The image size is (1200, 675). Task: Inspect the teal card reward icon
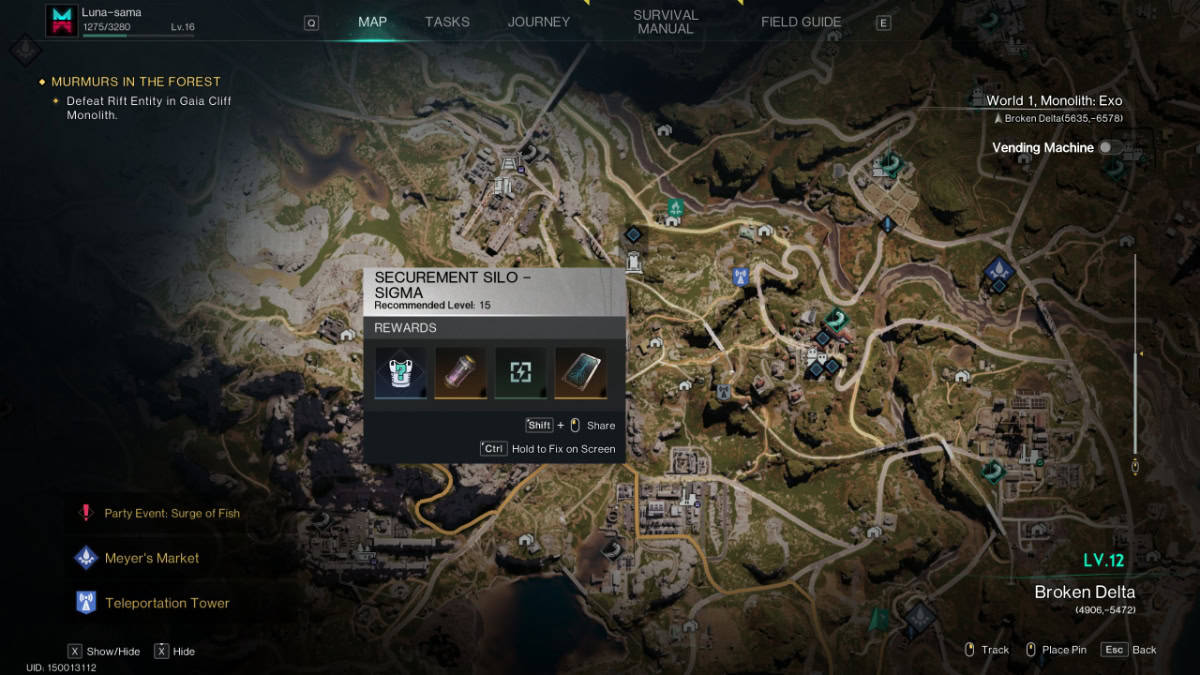coord(581,373)
